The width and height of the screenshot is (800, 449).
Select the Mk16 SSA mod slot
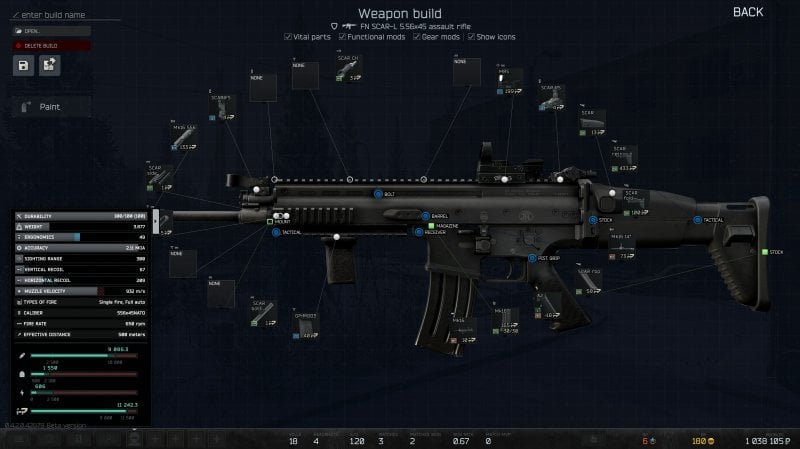tap(185, 140)
